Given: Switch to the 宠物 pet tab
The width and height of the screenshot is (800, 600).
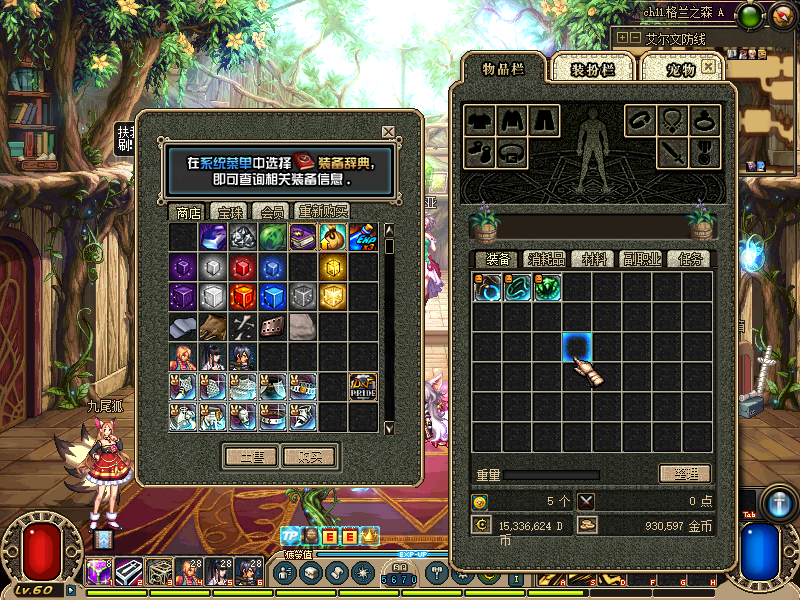Looking at the screenshot, I should (681, 70).
